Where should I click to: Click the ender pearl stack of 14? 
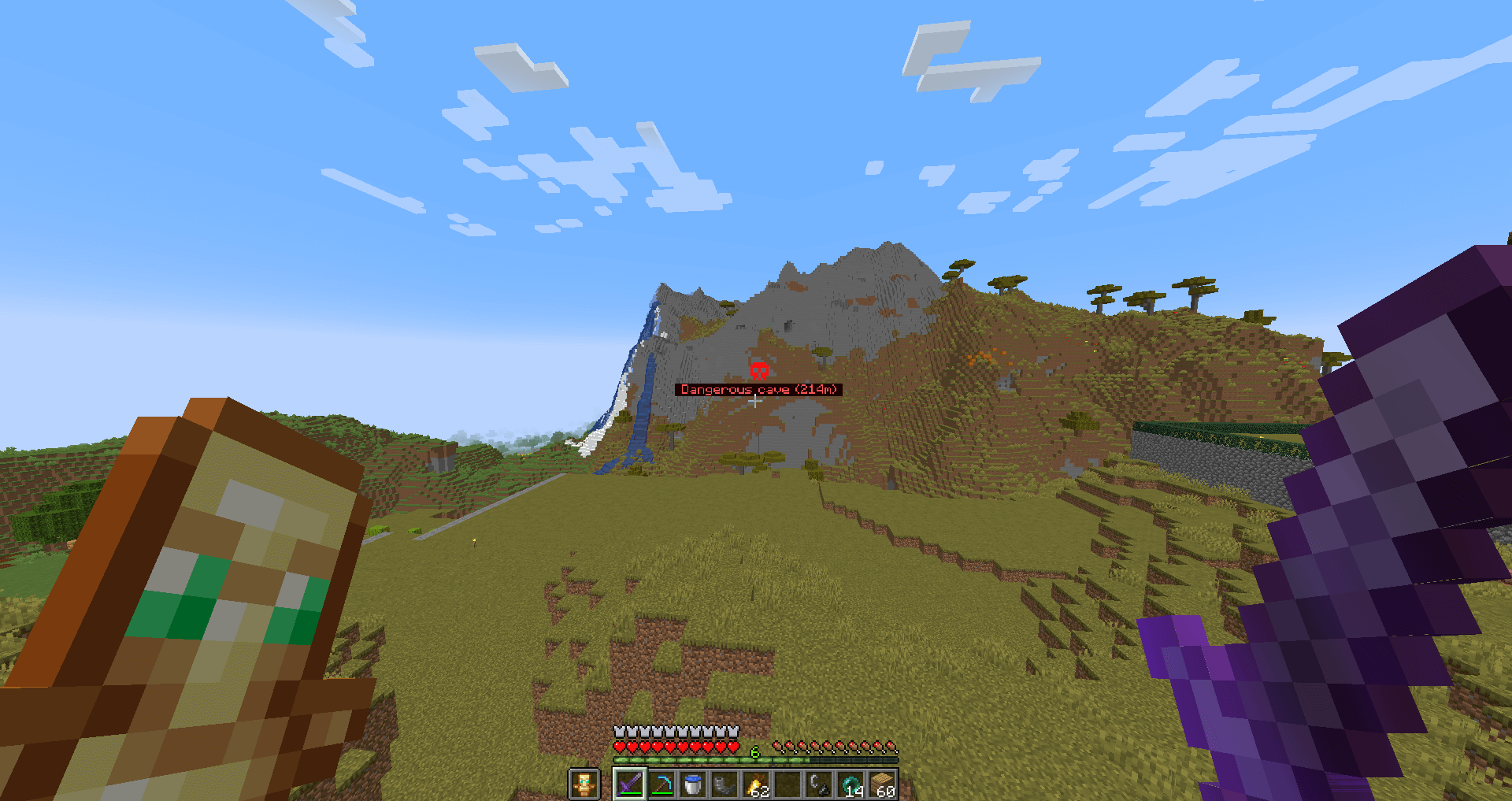850,783
